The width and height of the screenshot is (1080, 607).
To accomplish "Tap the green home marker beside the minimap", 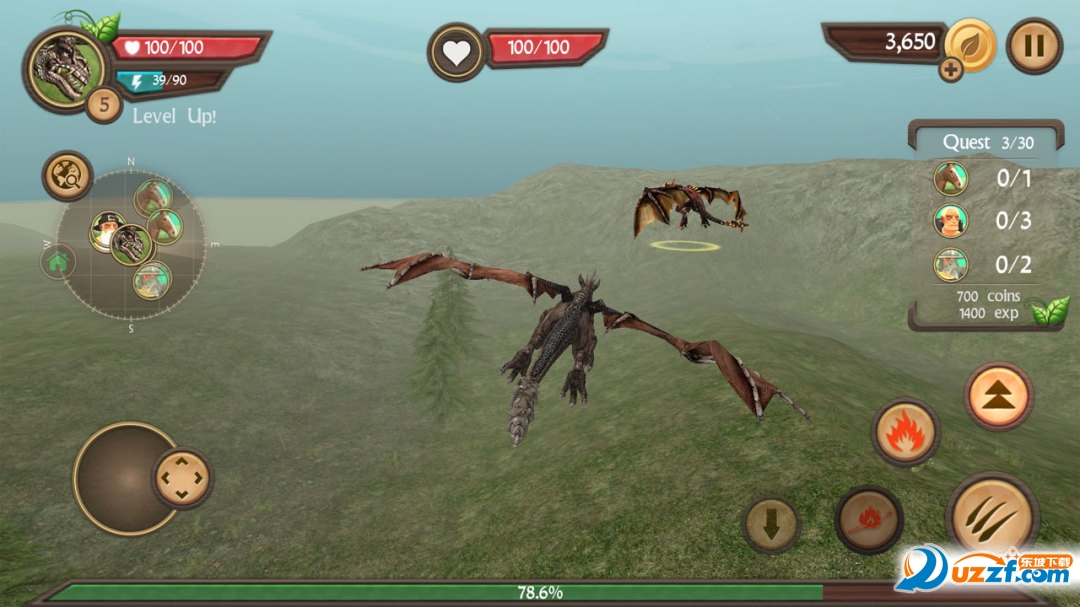I will (58, 262).
